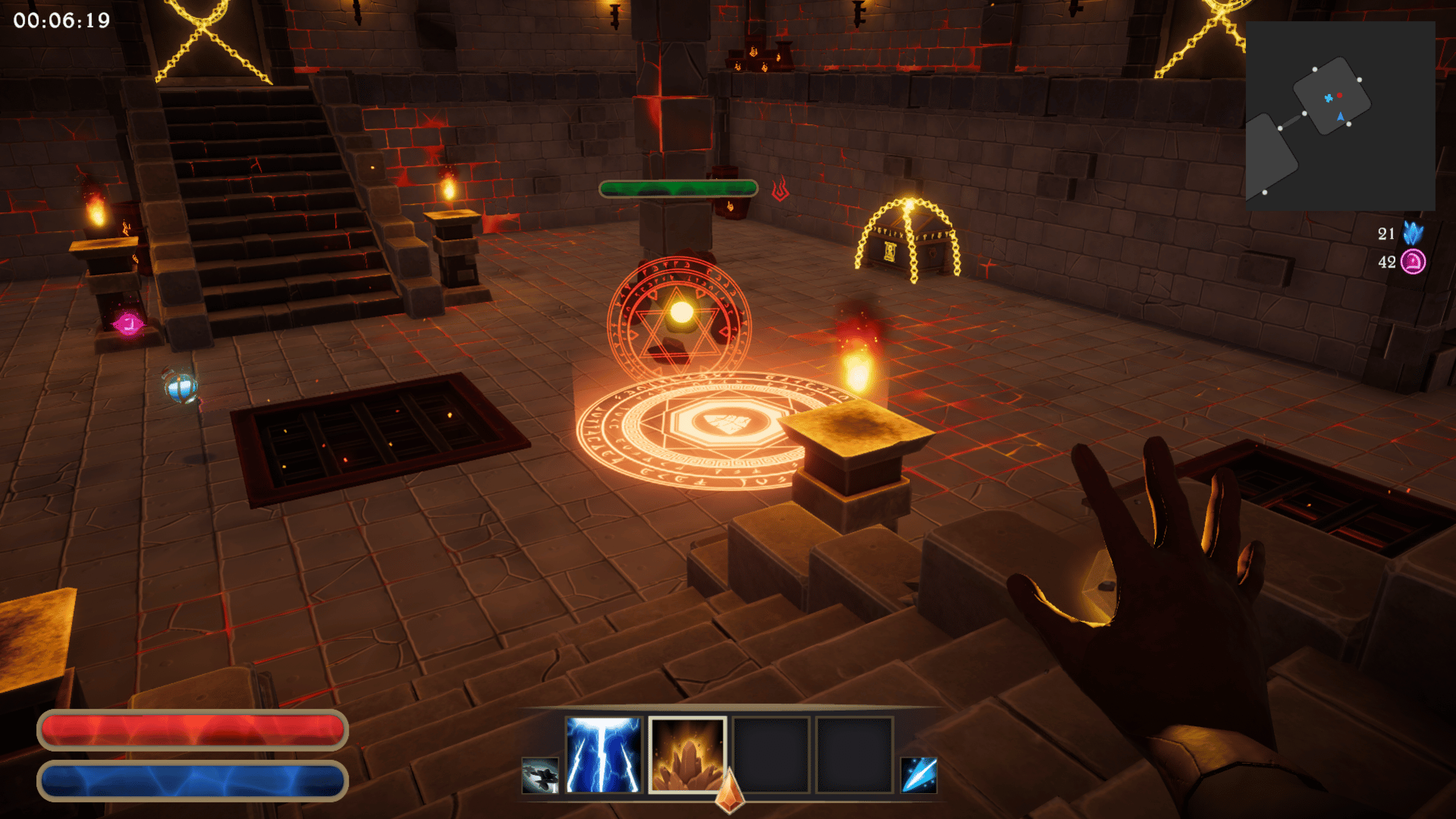1456x819 pixels.
Task: Trigger the blue ice shard ability
Action: point(919,775)
